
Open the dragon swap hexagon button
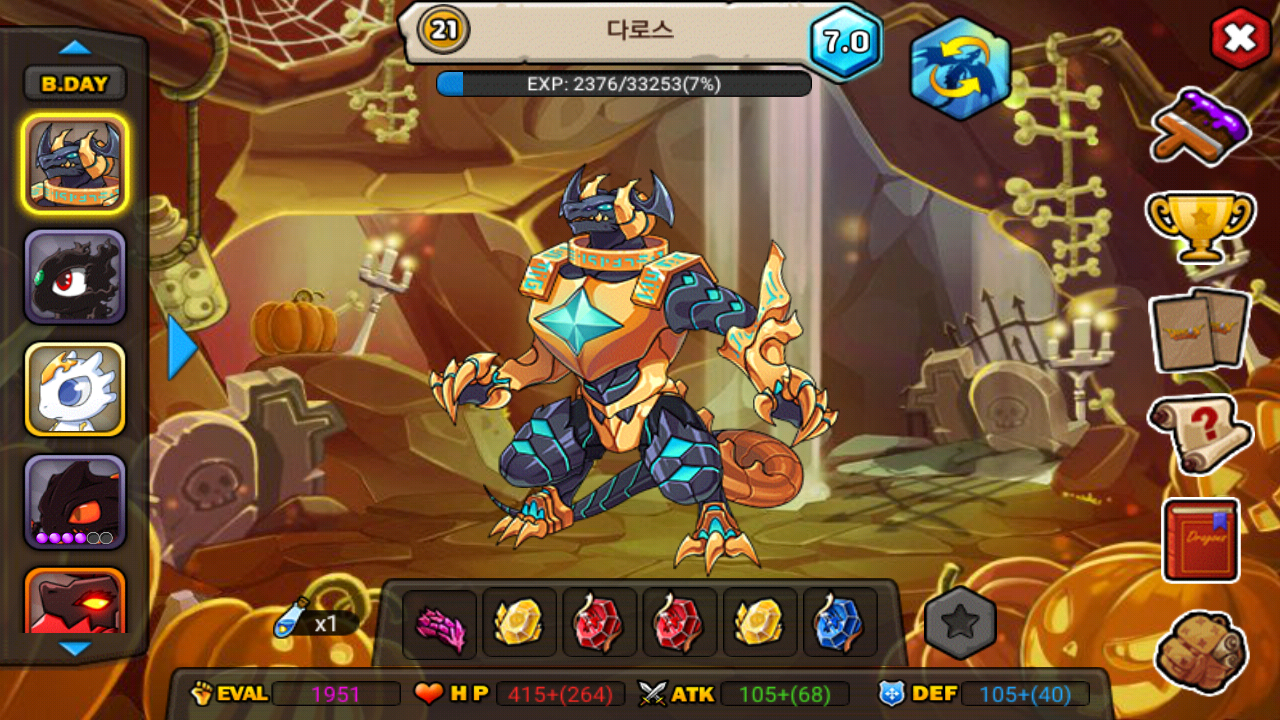click(x=959, y=69)
